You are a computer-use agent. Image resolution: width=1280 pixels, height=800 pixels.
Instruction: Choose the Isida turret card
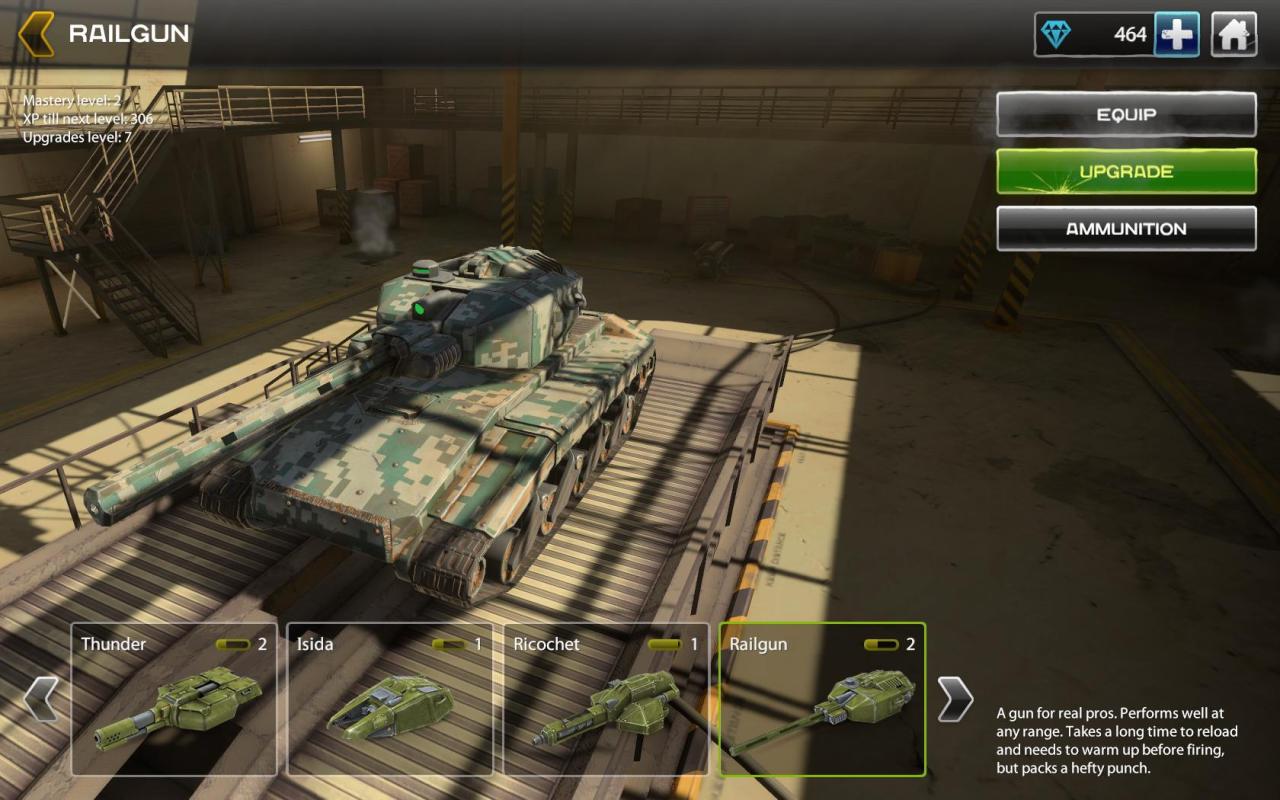tap(390, 699)
